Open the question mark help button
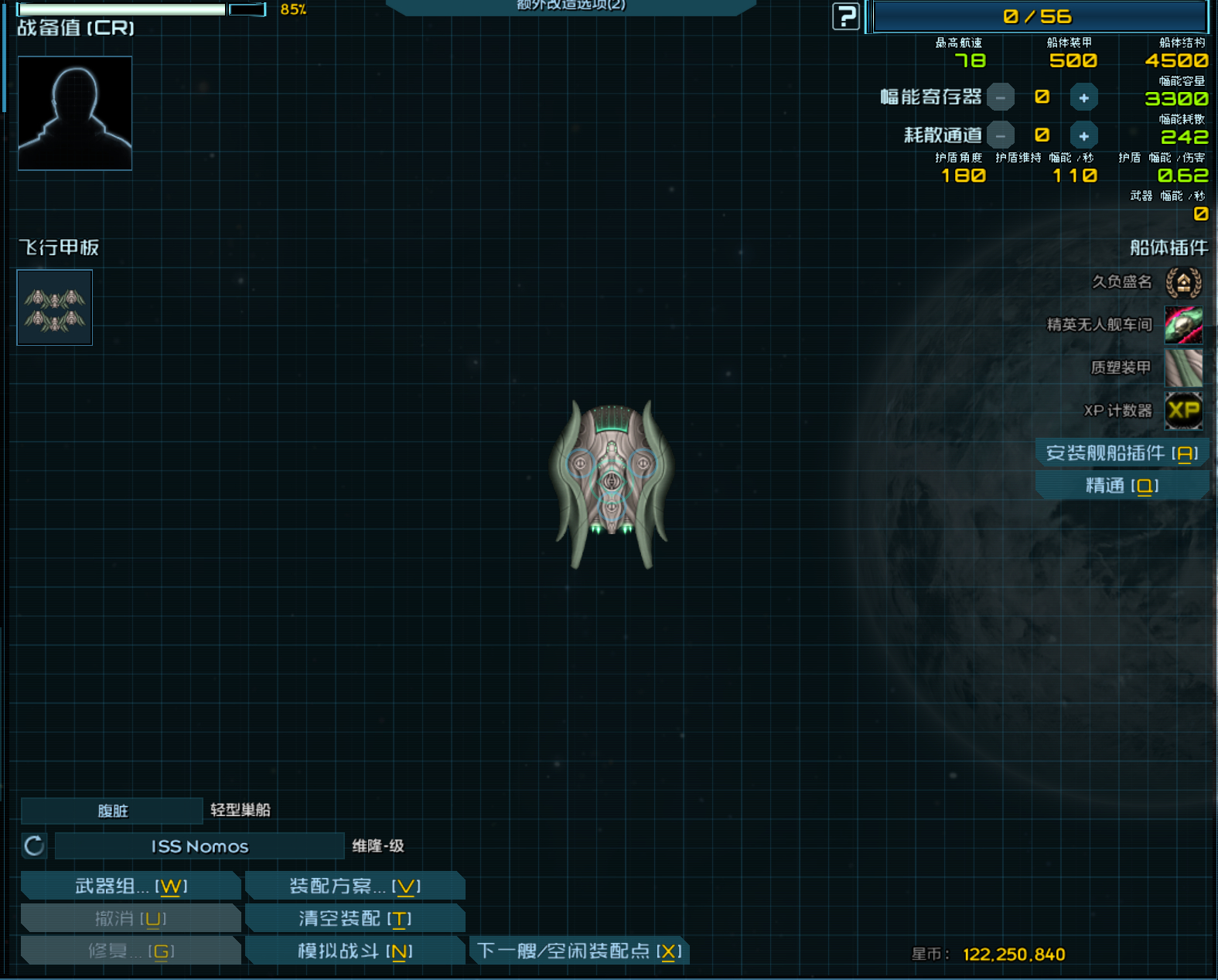1218x980 pixels. click(x=846, y=16)
